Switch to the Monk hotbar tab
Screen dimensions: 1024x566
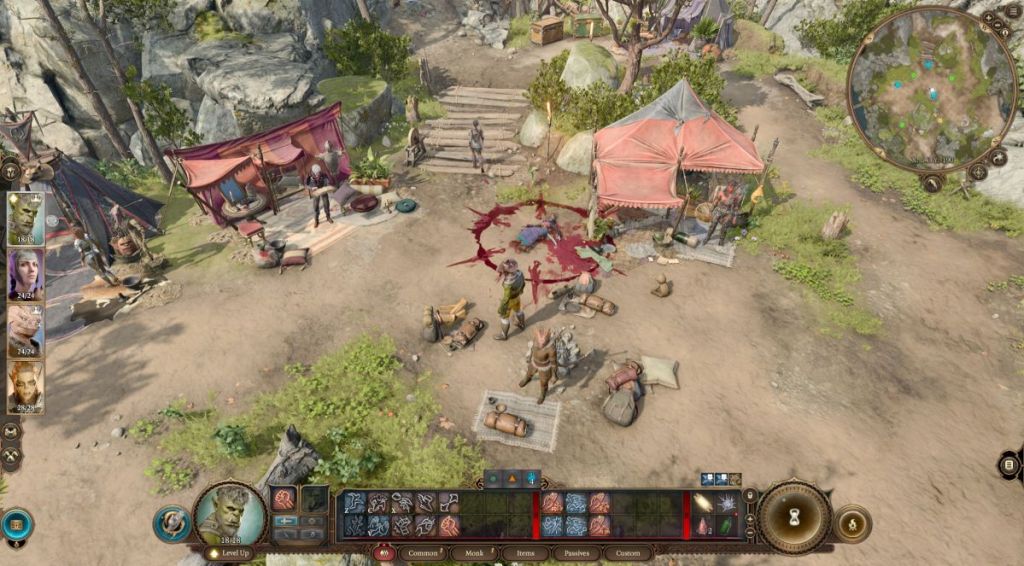(473, 553)
